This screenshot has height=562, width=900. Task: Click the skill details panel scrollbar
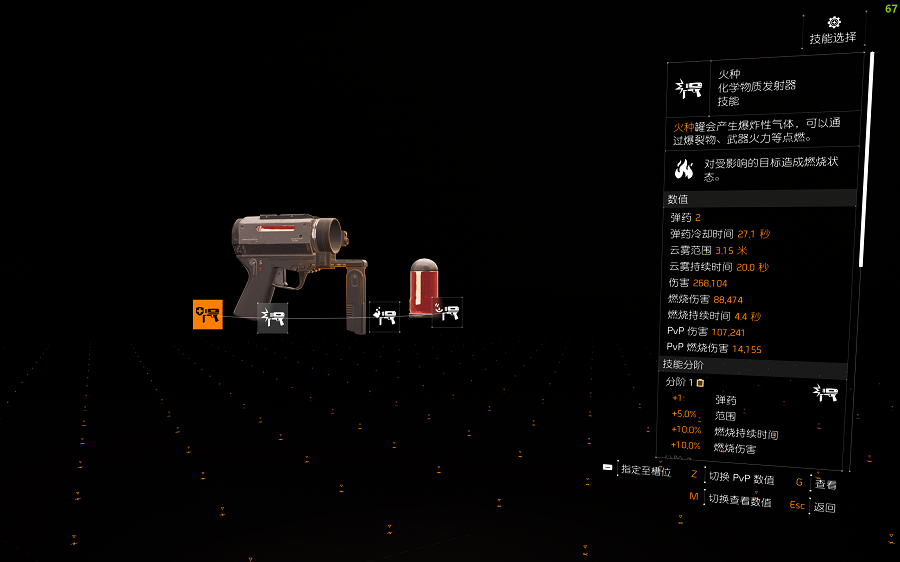click(x=871, y=160)
